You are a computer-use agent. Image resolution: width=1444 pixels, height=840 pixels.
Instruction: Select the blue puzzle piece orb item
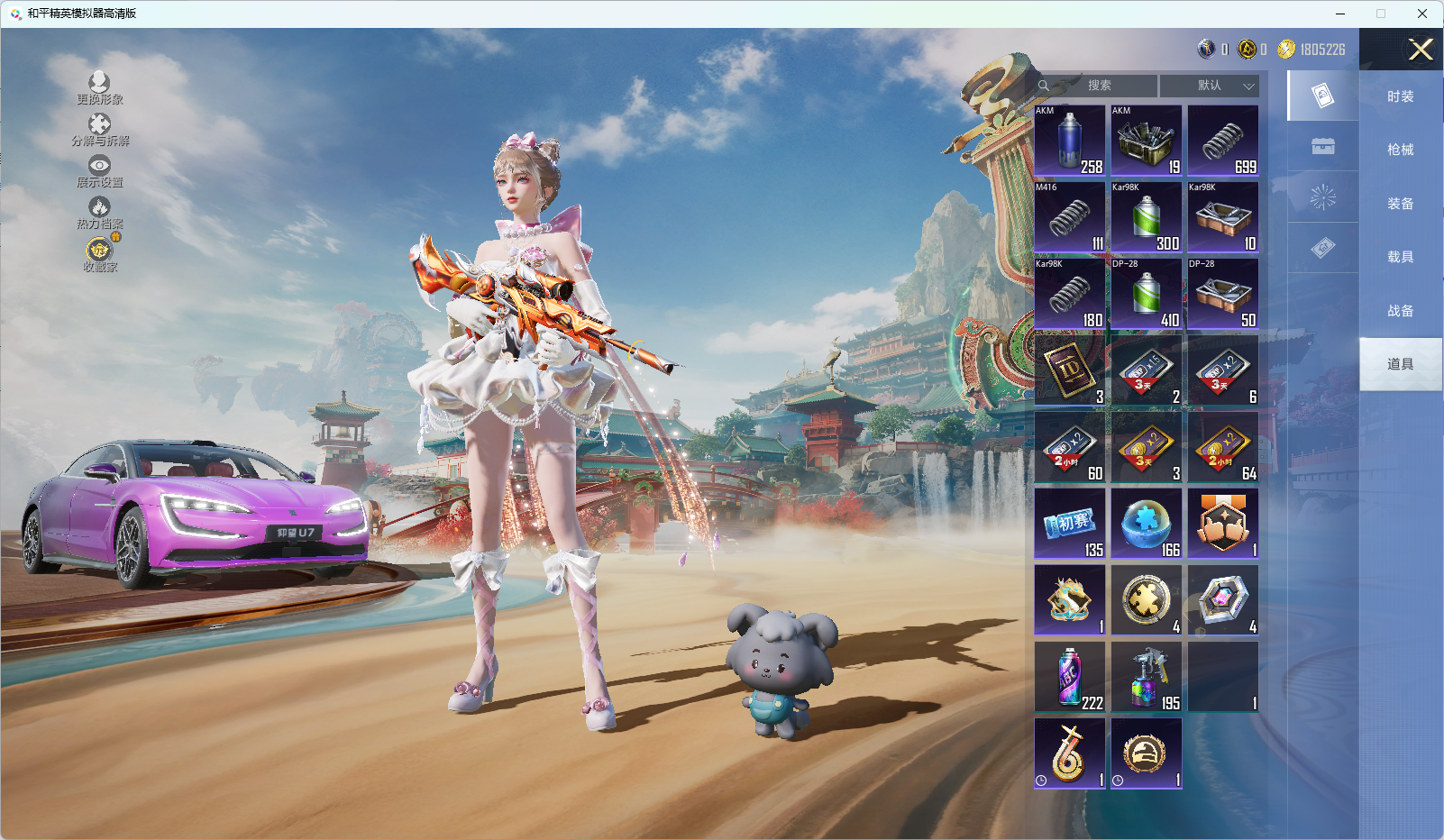pos(1147,524)
